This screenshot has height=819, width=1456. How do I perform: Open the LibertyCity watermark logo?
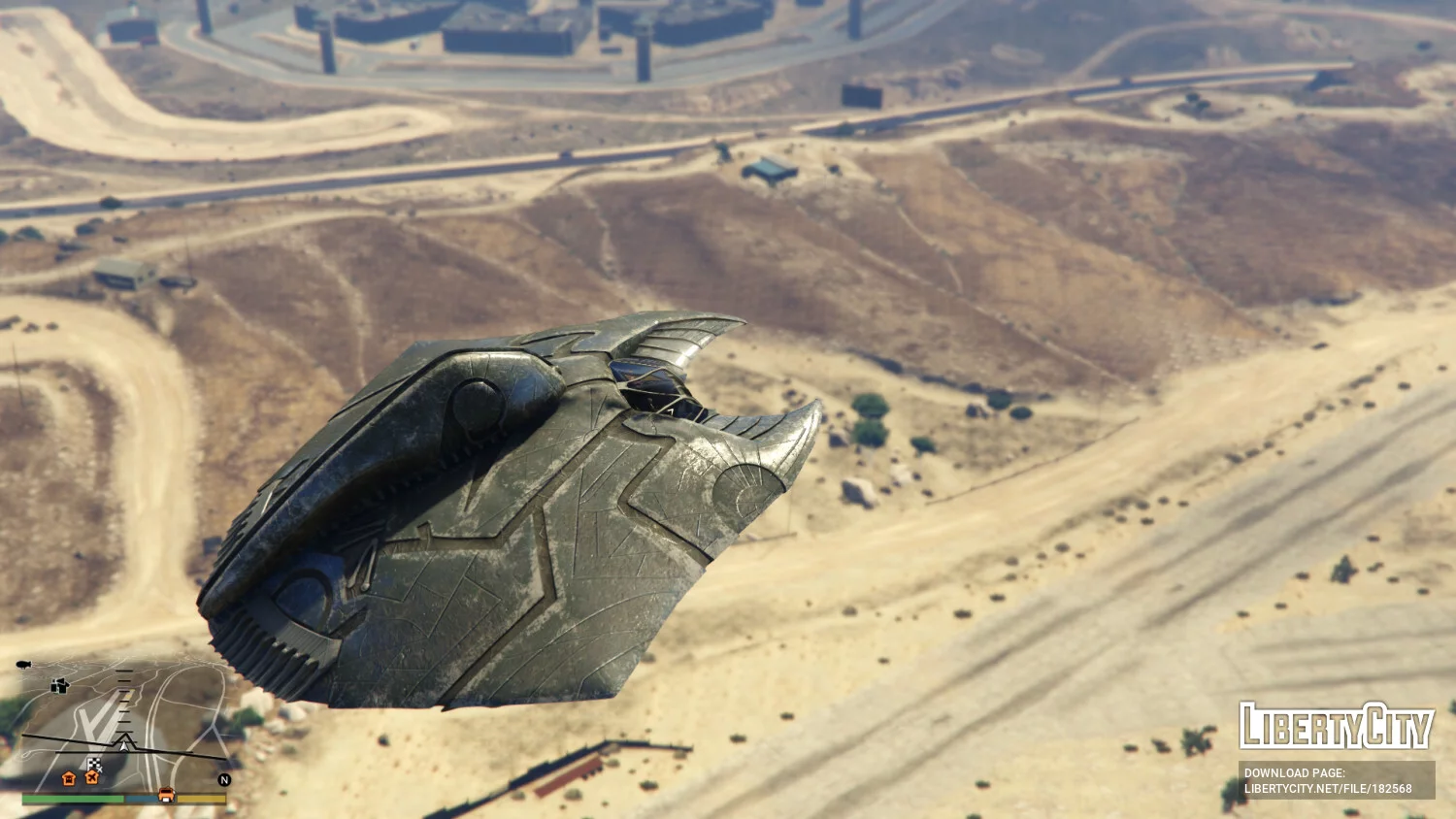(x=1336, y=726)
